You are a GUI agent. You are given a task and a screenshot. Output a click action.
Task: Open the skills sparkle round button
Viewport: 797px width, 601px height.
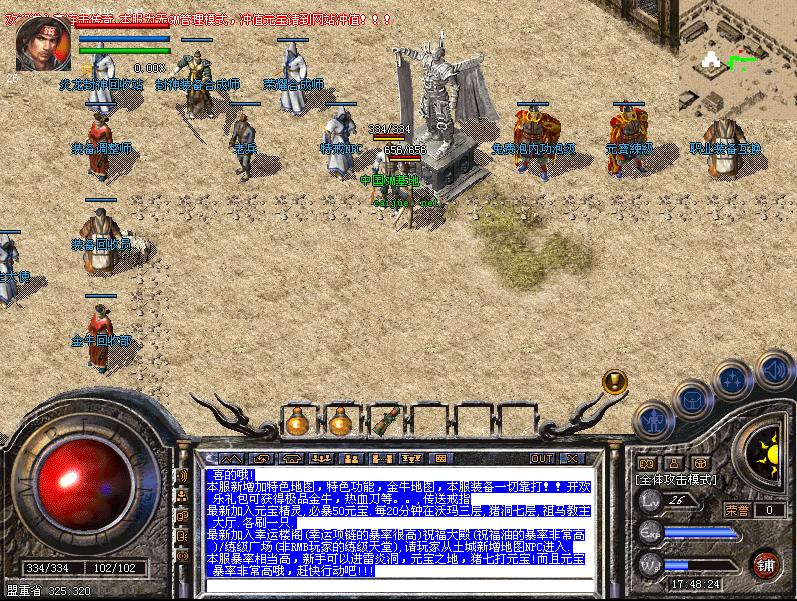[x=733, y=380]
